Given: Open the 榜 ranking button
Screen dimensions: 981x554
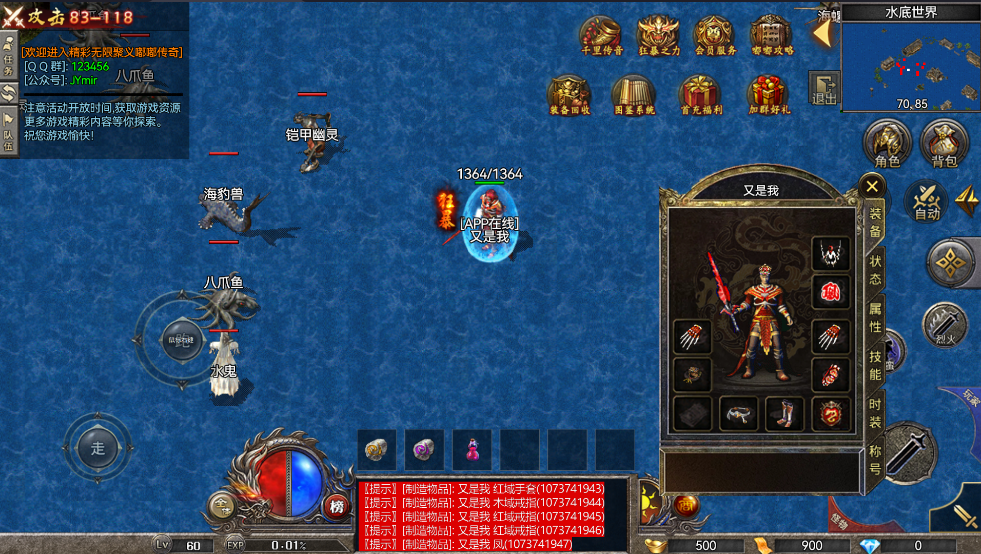Looking at the screenshot, I should (337, 507).
